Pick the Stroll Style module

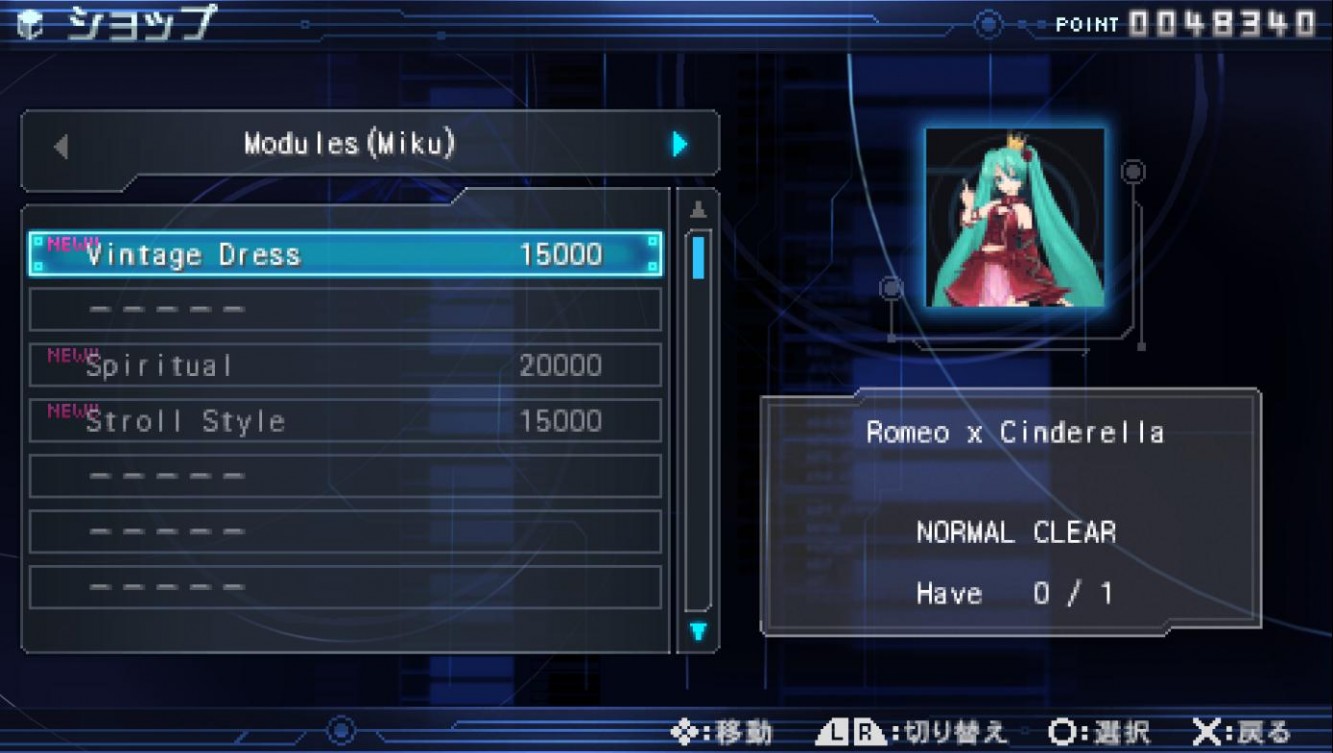345,421
